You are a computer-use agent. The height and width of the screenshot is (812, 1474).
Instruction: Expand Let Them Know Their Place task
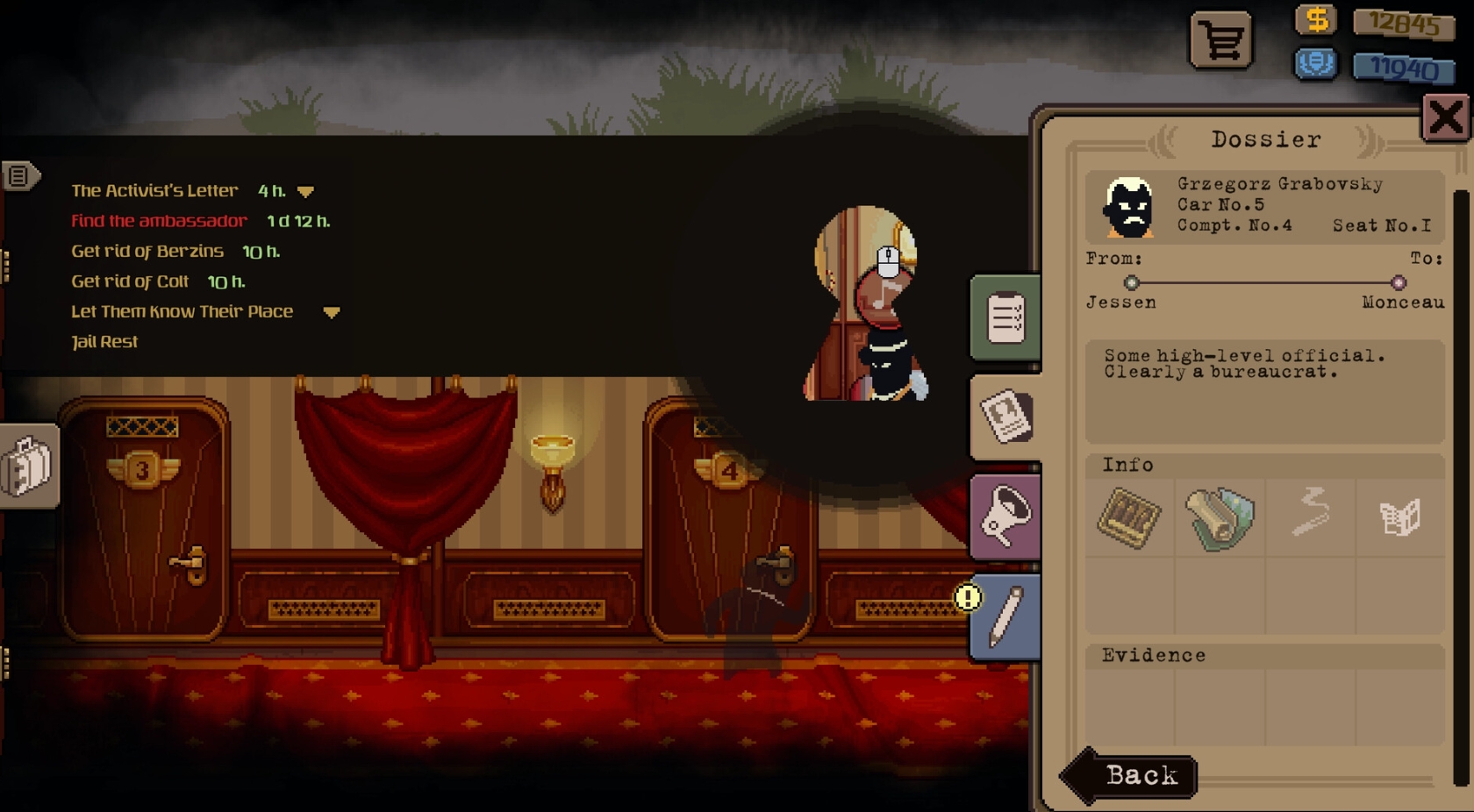pyautogui.click(x=332, y=312)
